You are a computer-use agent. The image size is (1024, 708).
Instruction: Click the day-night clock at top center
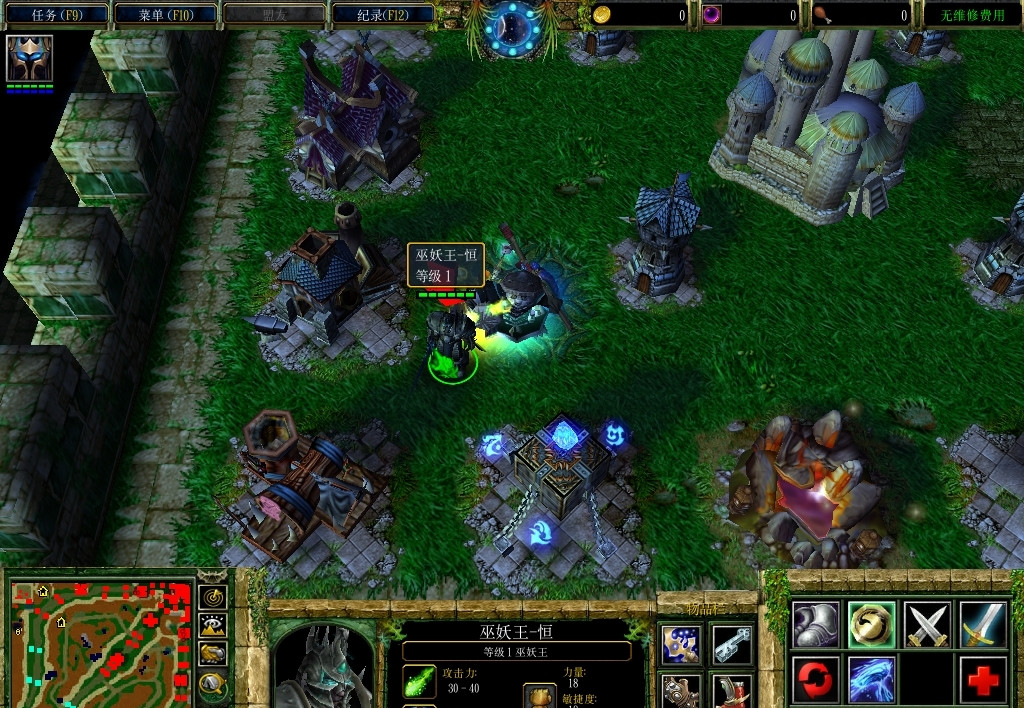coord(512,27)
